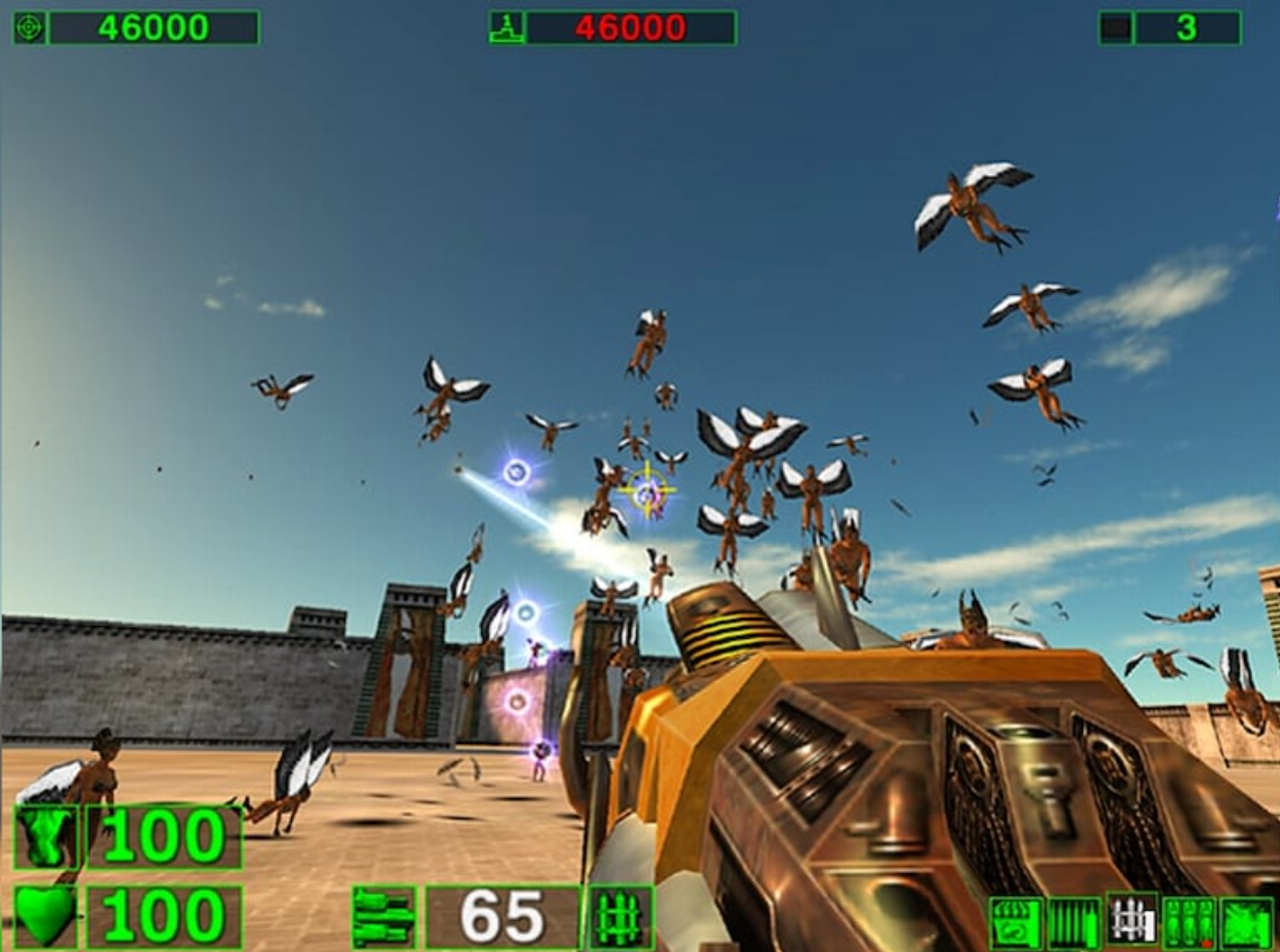Click the armor vest icon in the HUD
This screenshot has height=952, width=1280.
point(43,838)
